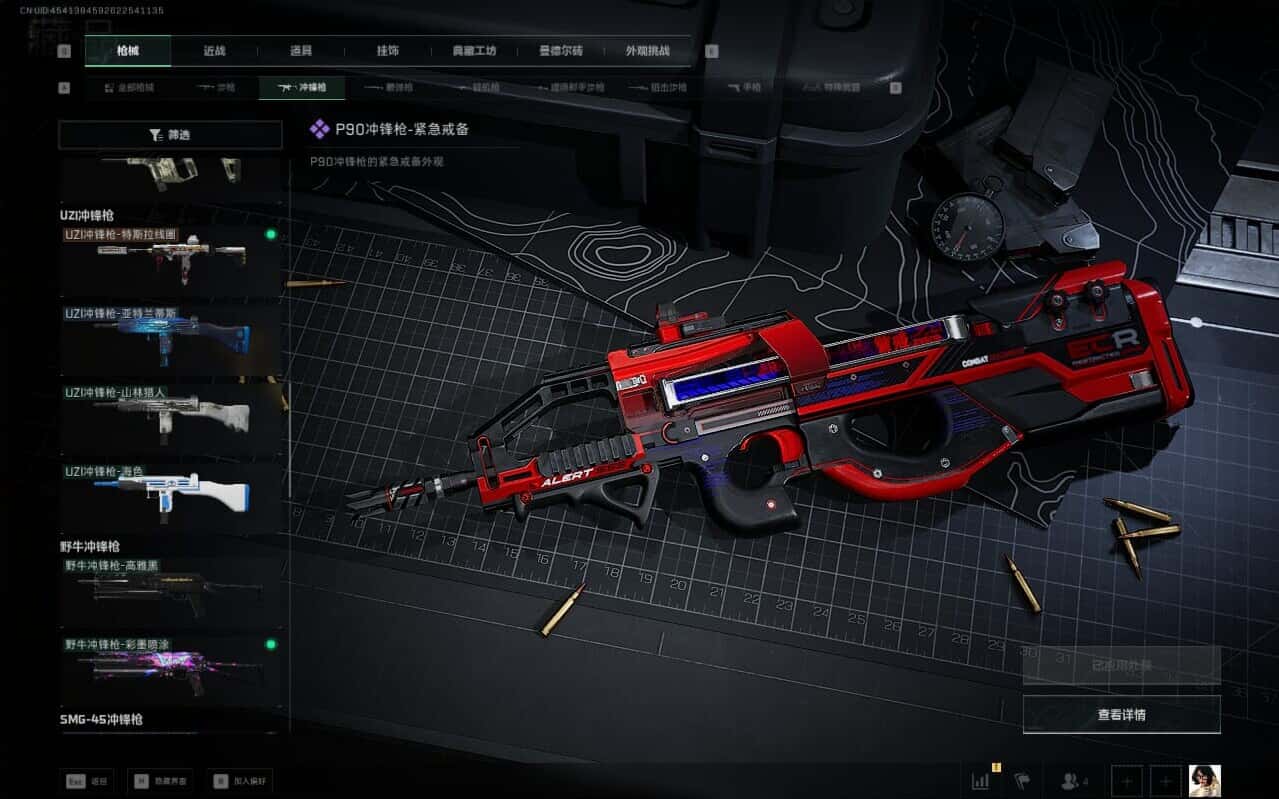The width and height of the screenshot is (1279, 799).
Task: Select the 冲锋枪 submachine gun category
Action: click(301, 88)
